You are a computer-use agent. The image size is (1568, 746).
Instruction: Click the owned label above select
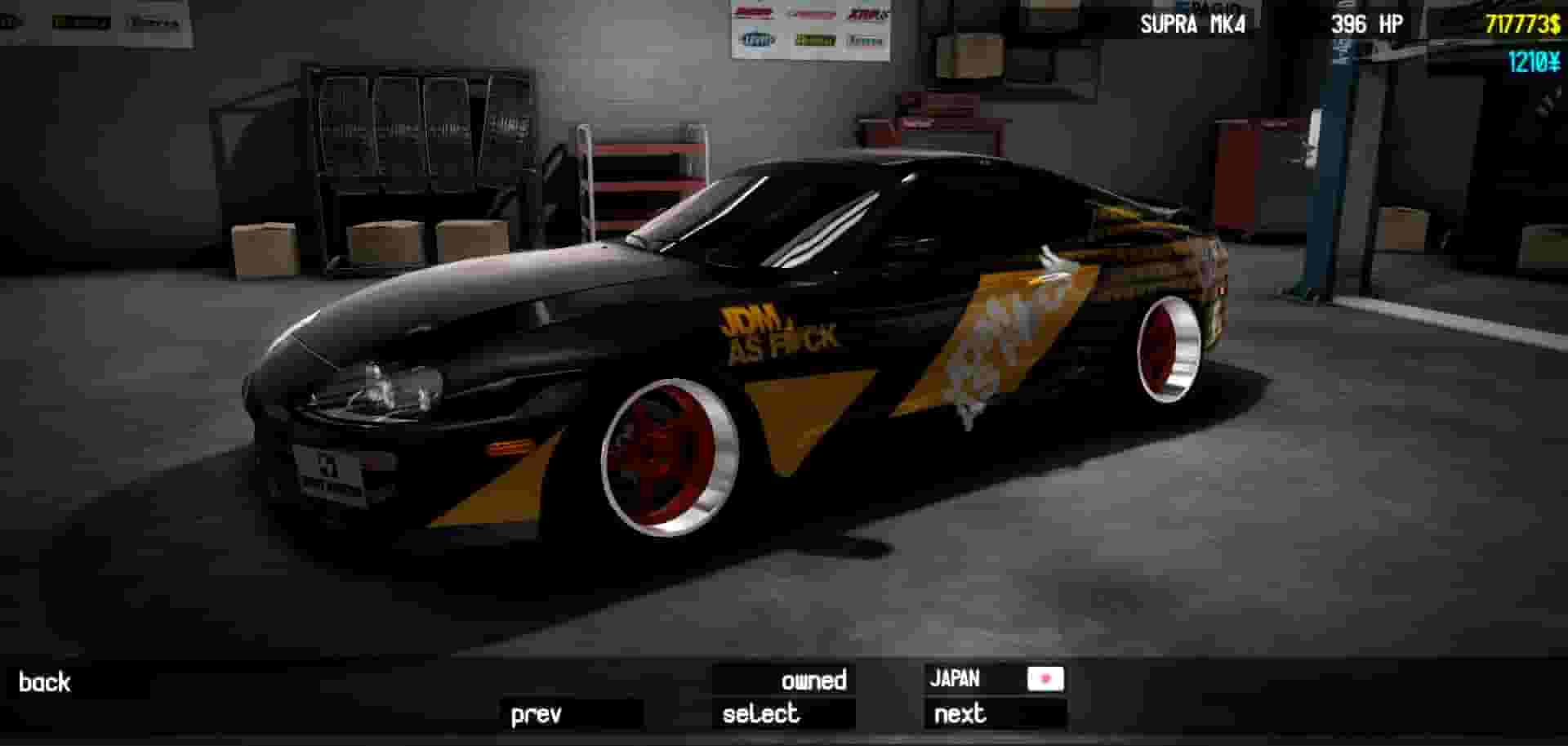pos(814,679)
